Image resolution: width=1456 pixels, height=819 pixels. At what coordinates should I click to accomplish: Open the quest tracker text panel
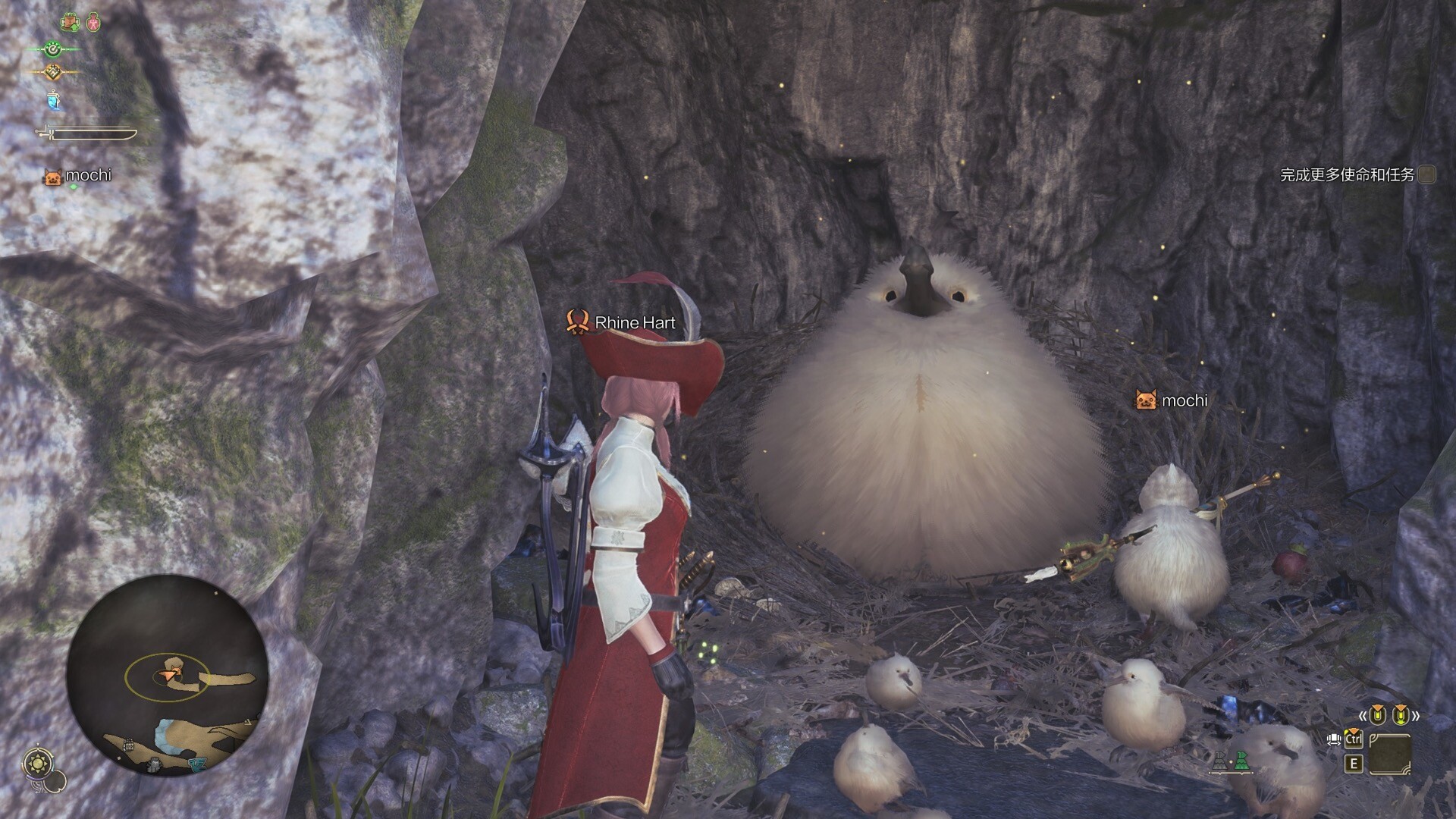1348,175
